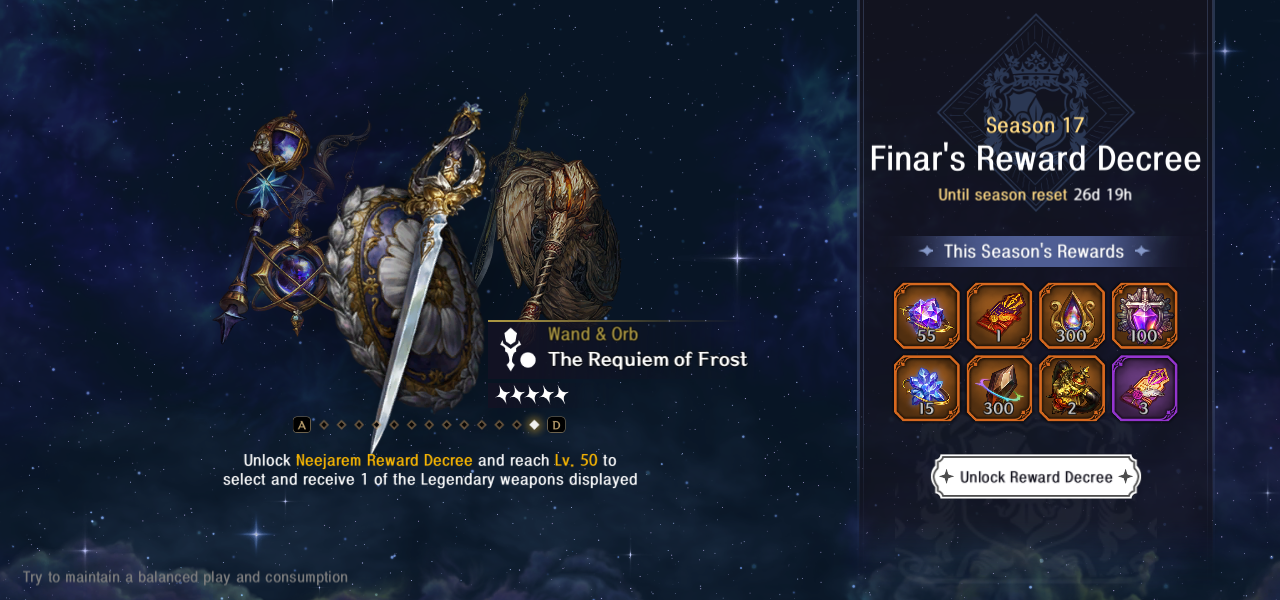Inspect the golden armored figure reward

(x=1072, y=388)
